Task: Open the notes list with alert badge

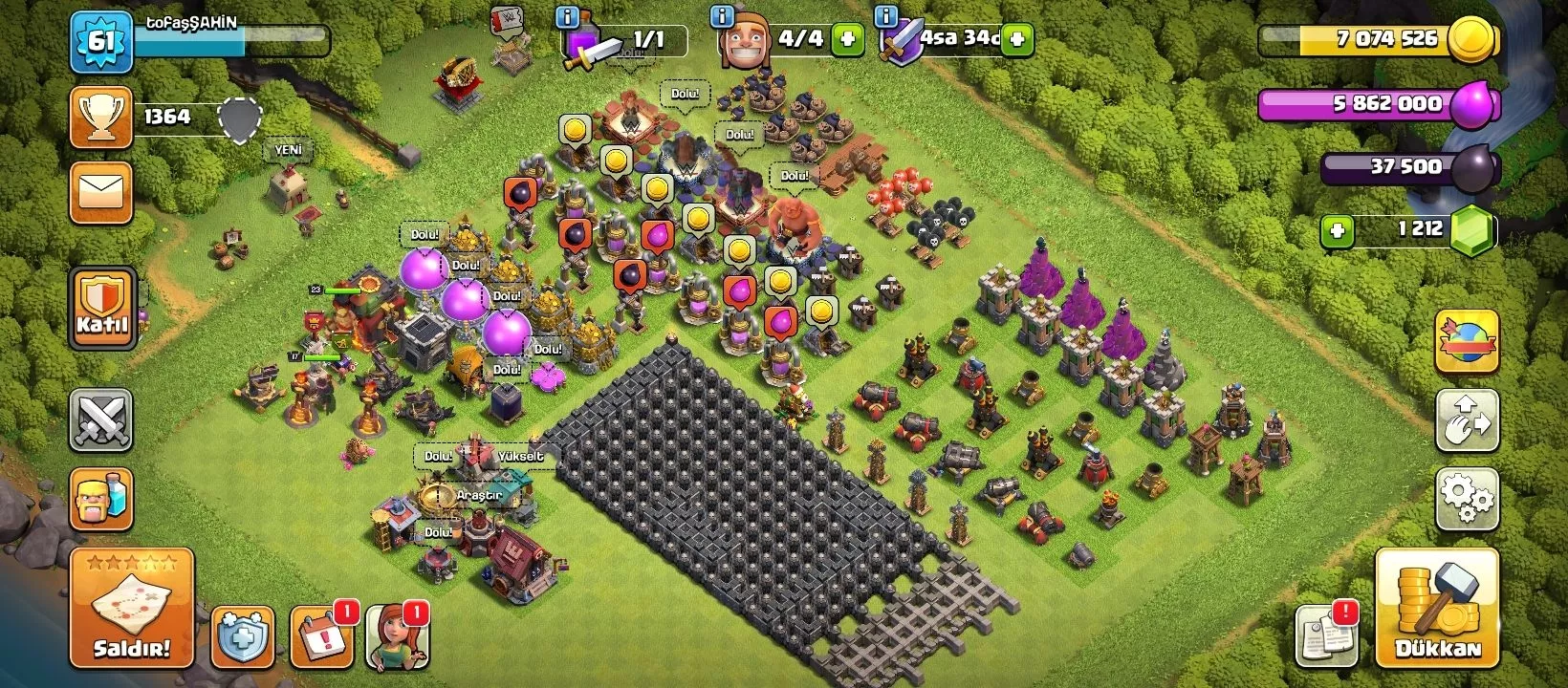Action: coord(1325,635)
